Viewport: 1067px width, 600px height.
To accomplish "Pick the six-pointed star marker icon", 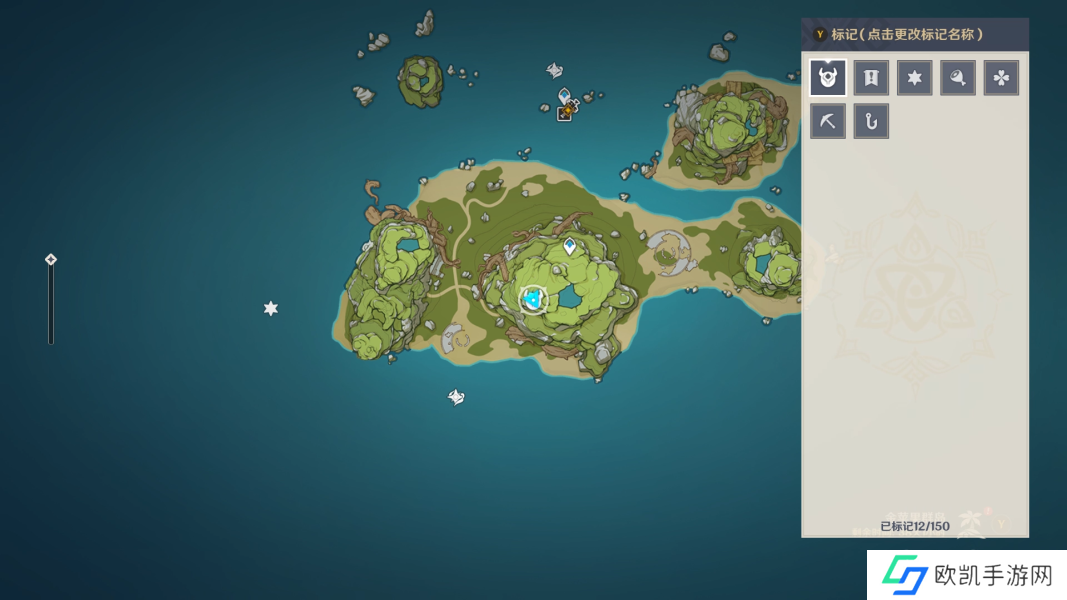I will point(914,78).
